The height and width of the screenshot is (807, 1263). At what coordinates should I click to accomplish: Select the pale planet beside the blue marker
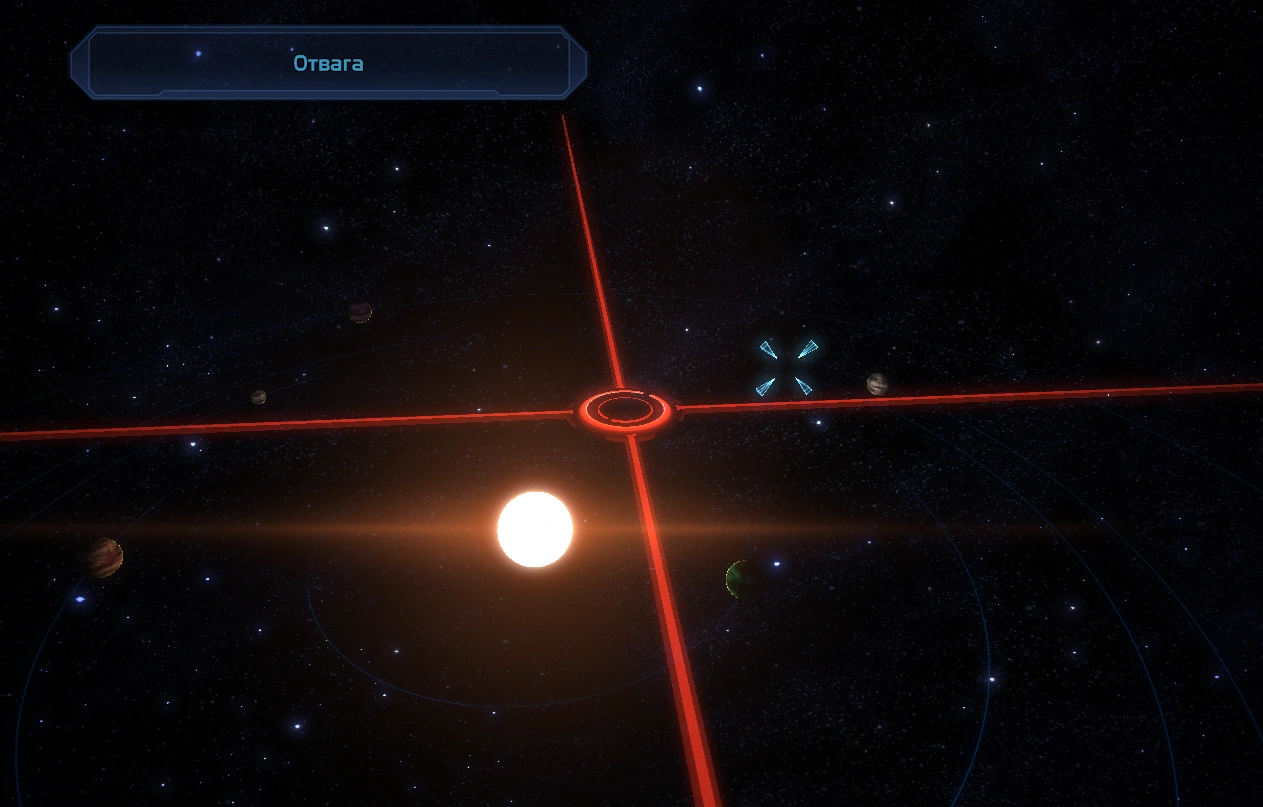pyautogui.click(x=877, y=384)
